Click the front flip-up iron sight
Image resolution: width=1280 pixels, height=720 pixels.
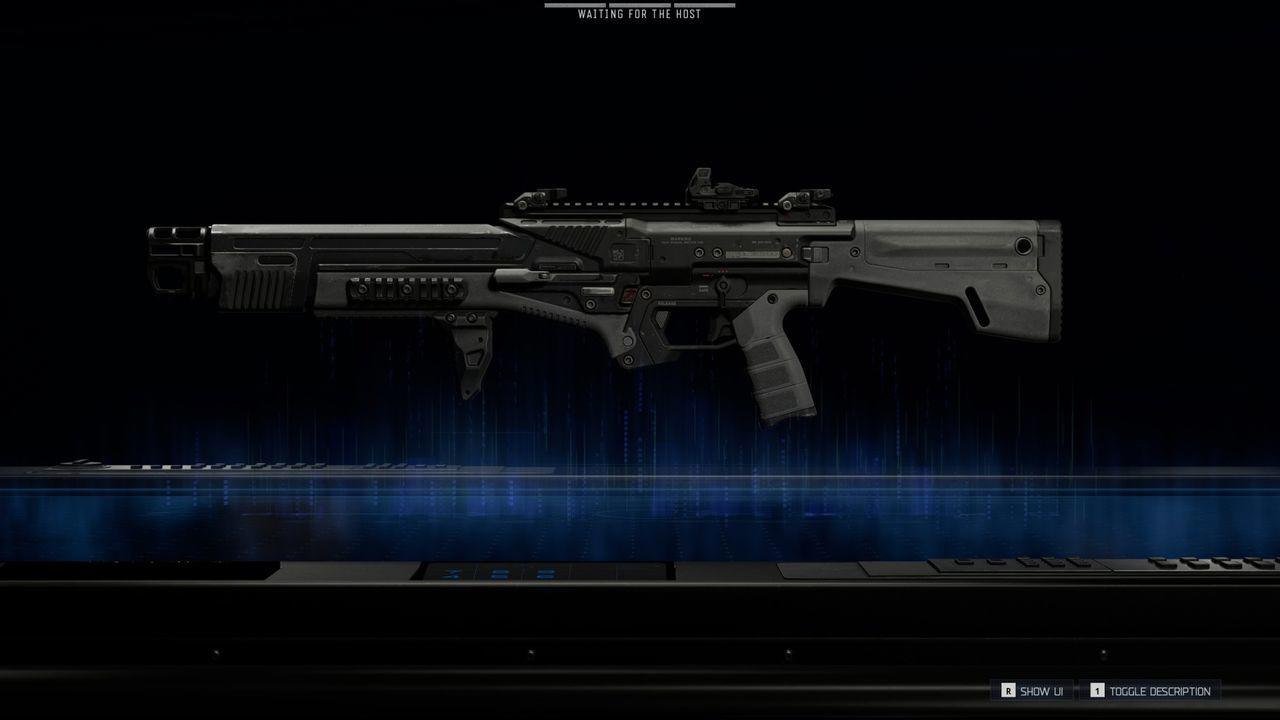535,198
